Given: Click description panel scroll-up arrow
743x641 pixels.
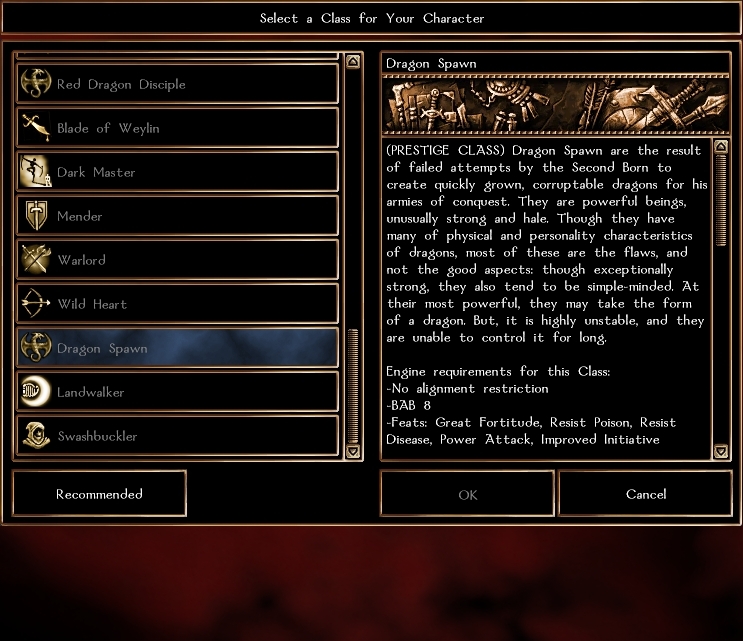Looking at the screenshot, I should coord(722,147).
